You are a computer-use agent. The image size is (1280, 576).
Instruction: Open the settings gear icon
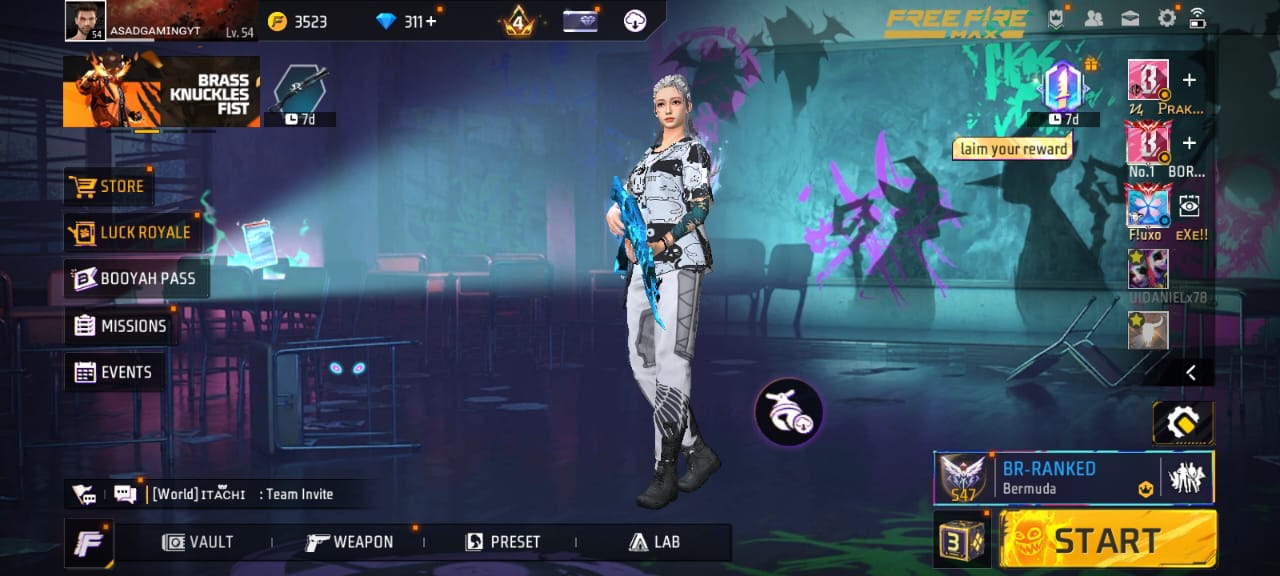pyautogui.click(x=1166, y=18)
